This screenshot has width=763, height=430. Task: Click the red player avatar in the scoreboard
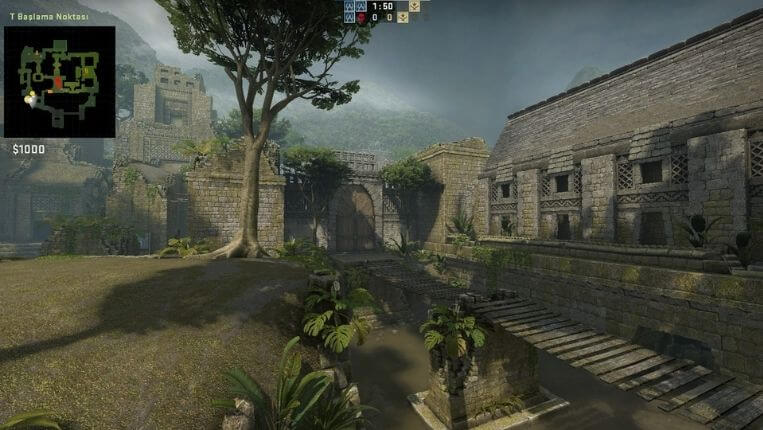[x=363, y=17]
